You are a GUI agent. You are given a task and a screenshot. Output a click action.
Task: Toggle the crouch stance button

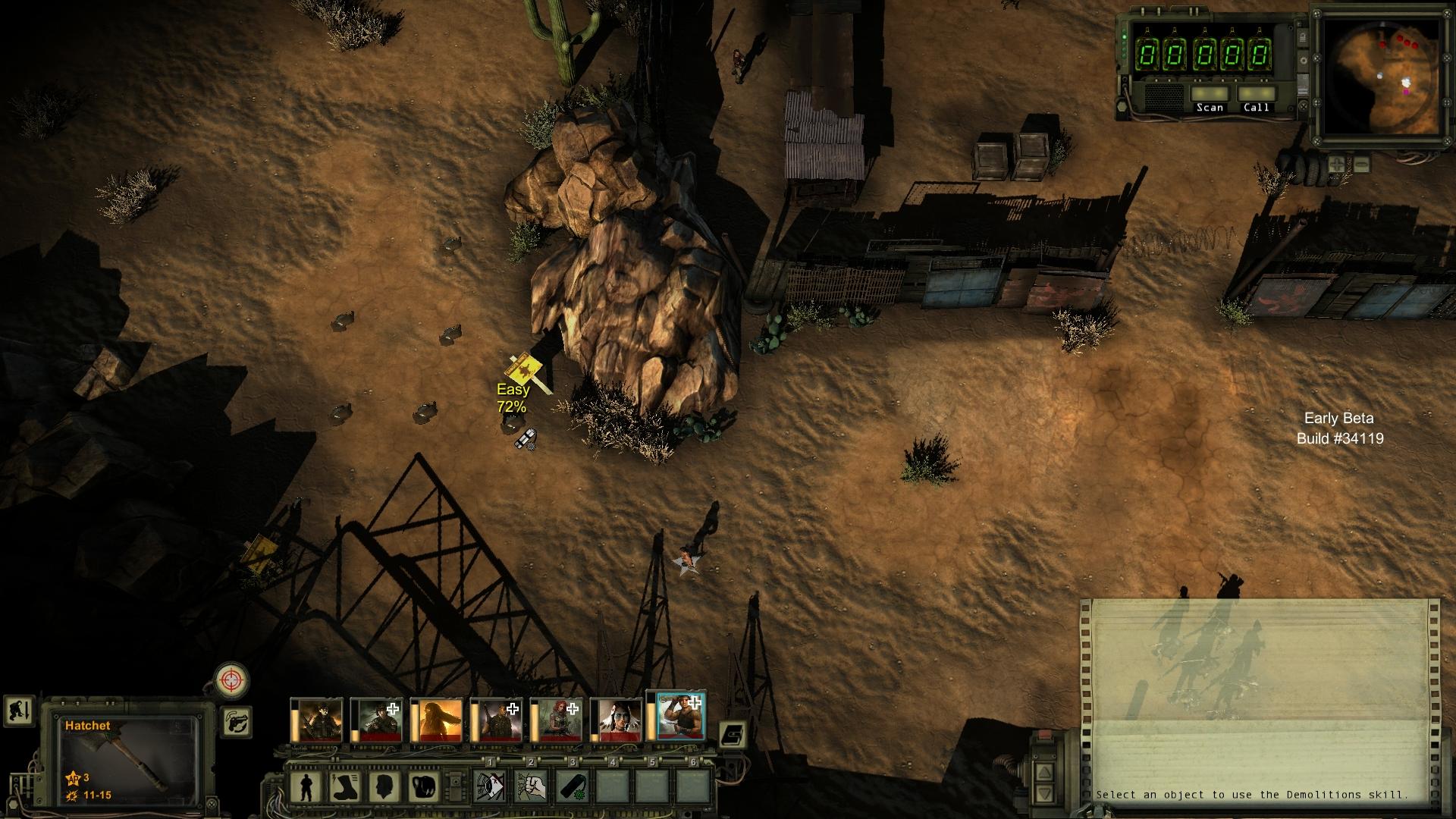pyautogui.click(x=17, y=711)
